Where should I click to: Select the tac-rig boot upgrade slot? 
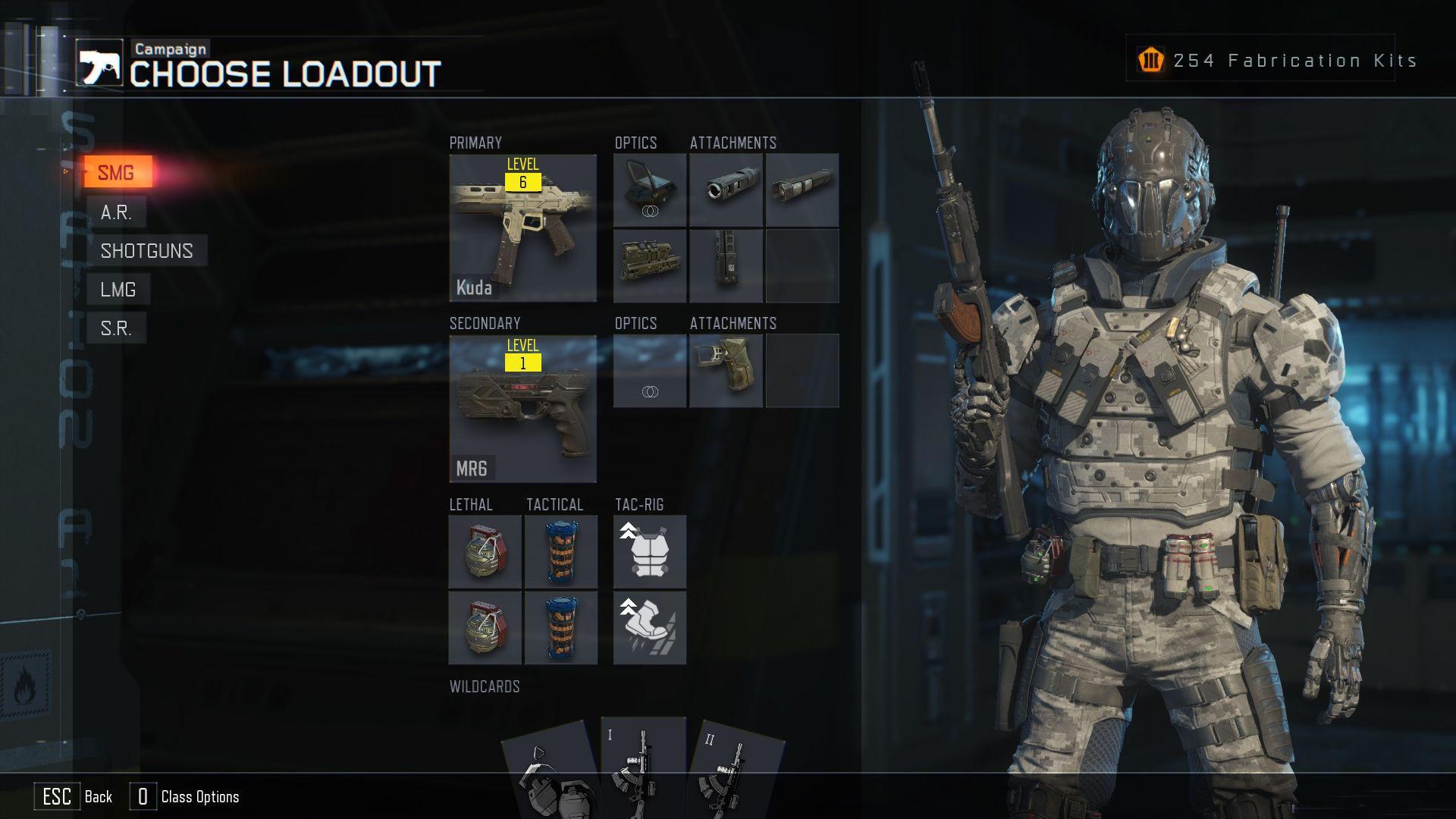tap(650, 628)
